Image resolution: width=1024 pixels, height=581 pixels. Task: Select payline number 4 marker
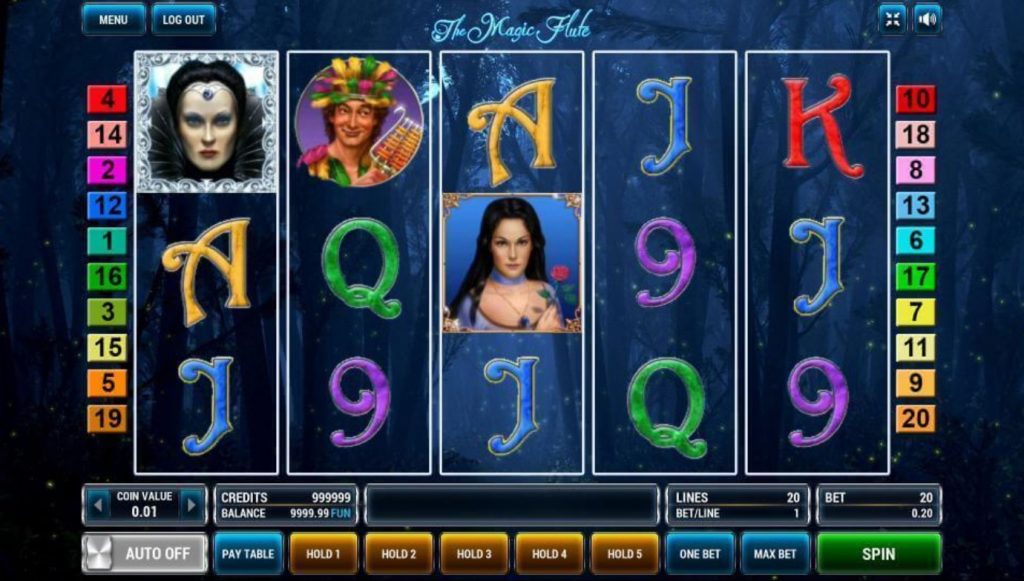pyautogui.click(x=107, y=99)
